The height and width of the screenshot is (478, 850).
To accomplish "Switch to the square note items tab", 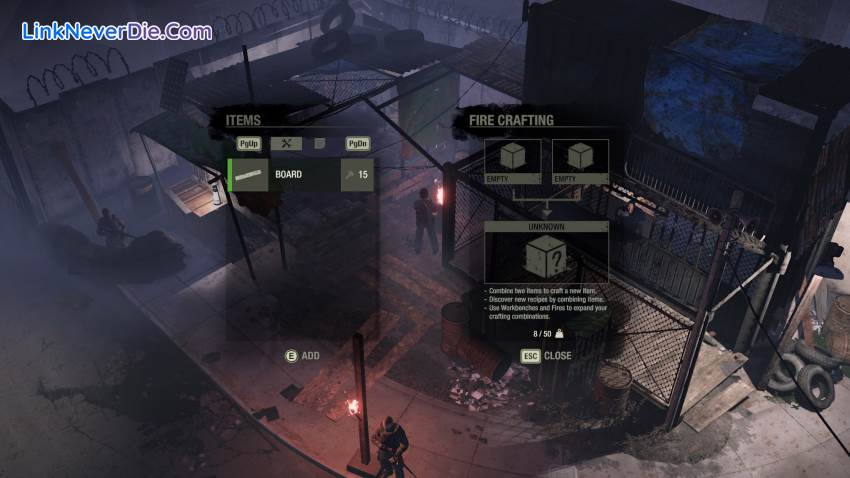I will tap(320, 144).
